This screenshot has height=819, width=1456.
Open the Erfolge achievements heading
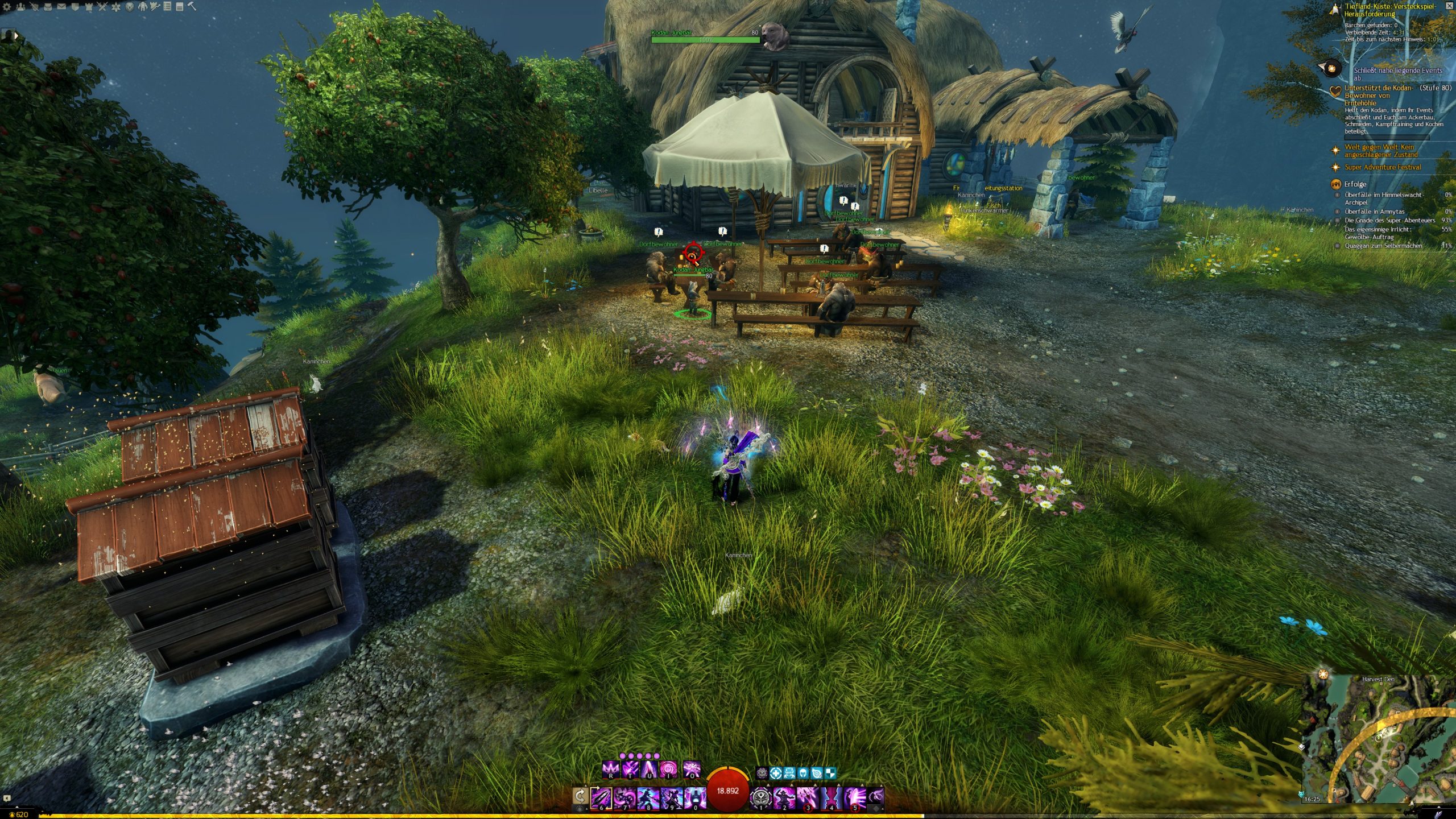click(1355, 184)
